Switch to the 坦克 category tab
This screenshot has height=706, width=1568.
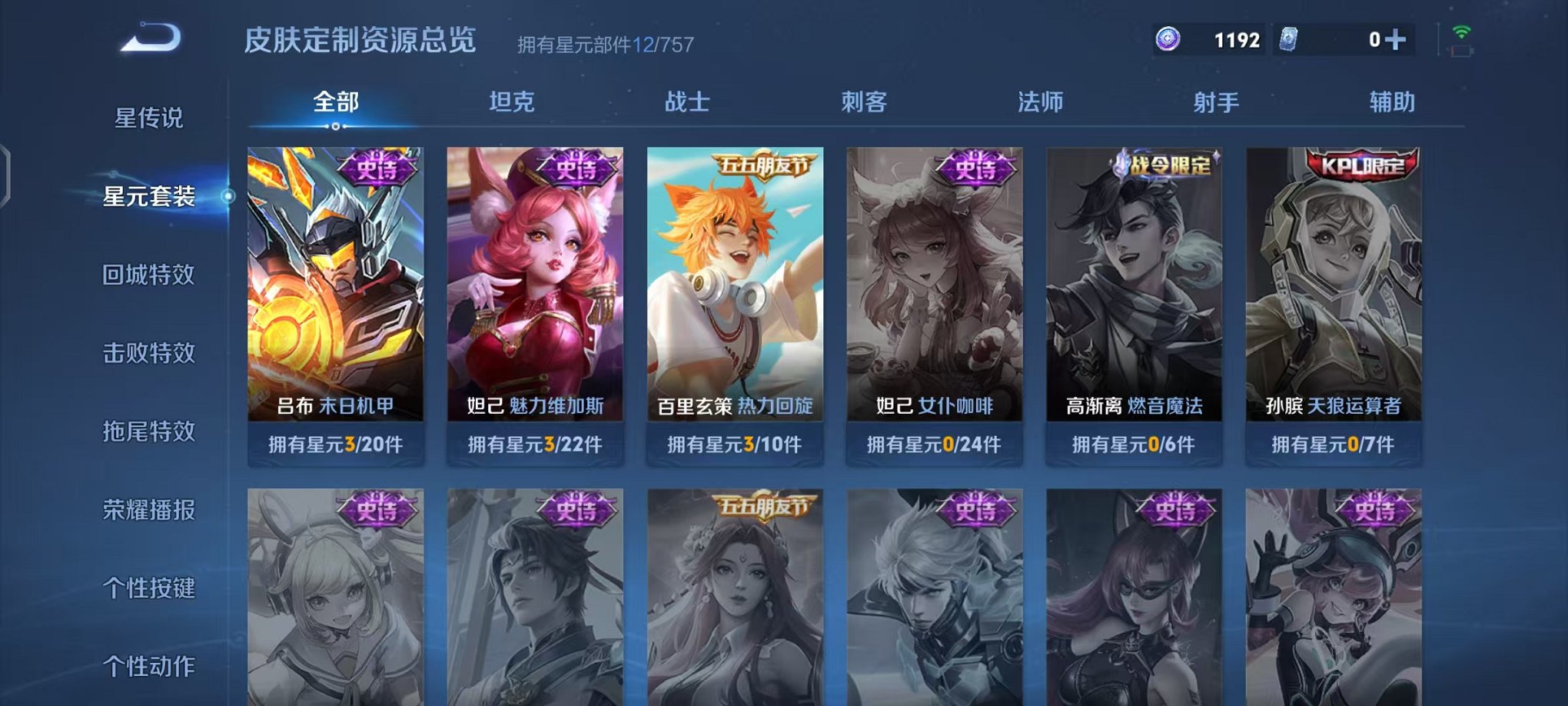[510, 102]
